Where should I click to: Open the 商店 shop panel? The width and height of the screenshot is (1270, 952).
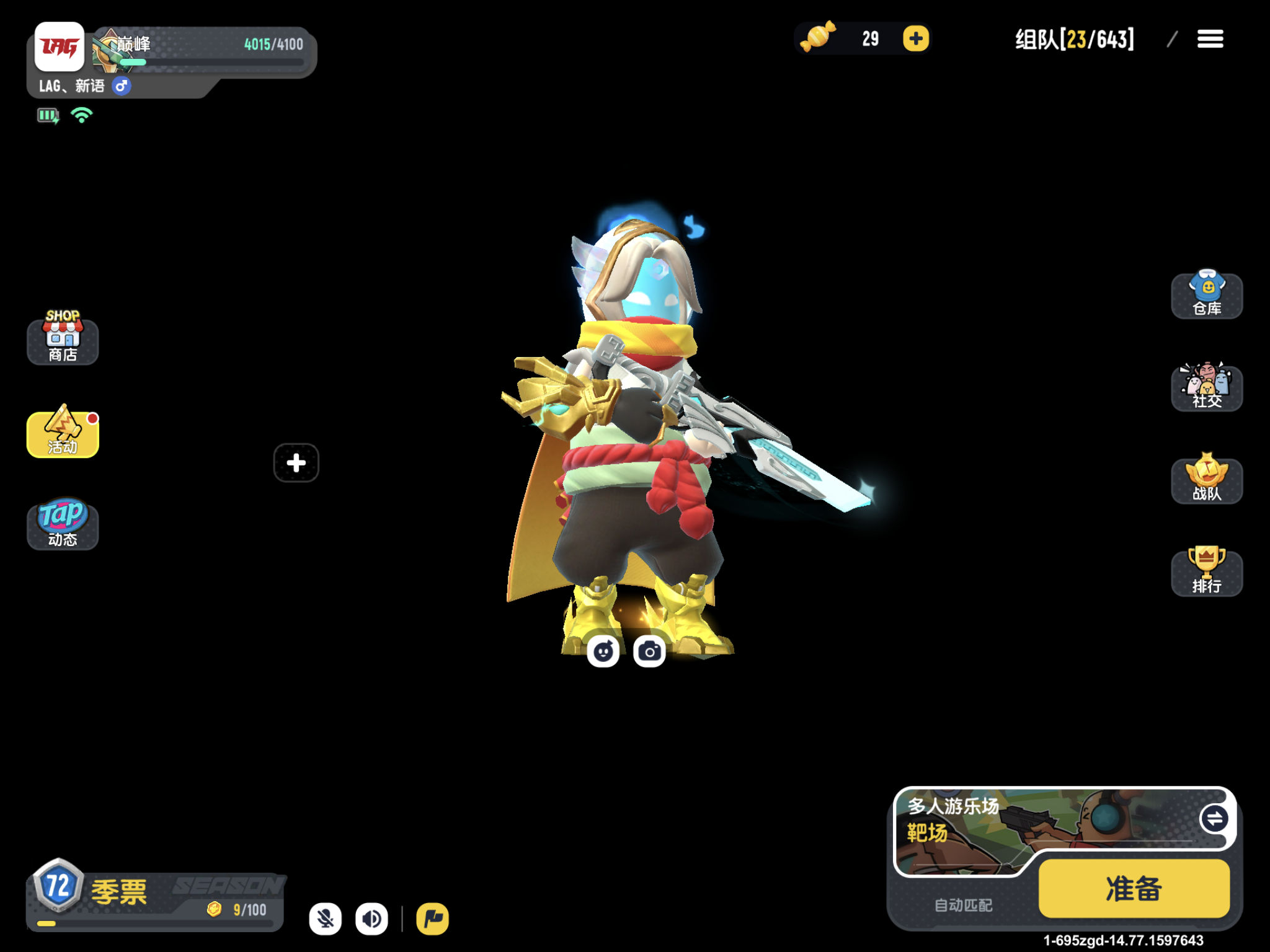62,340
